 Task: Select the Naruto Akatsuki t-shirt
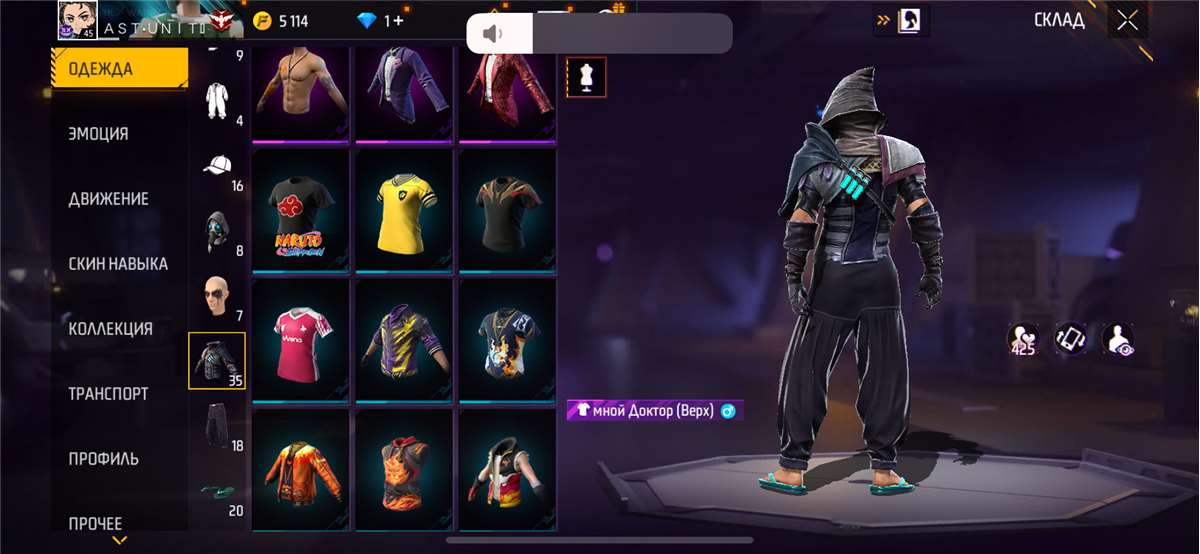tap(299, 209)
